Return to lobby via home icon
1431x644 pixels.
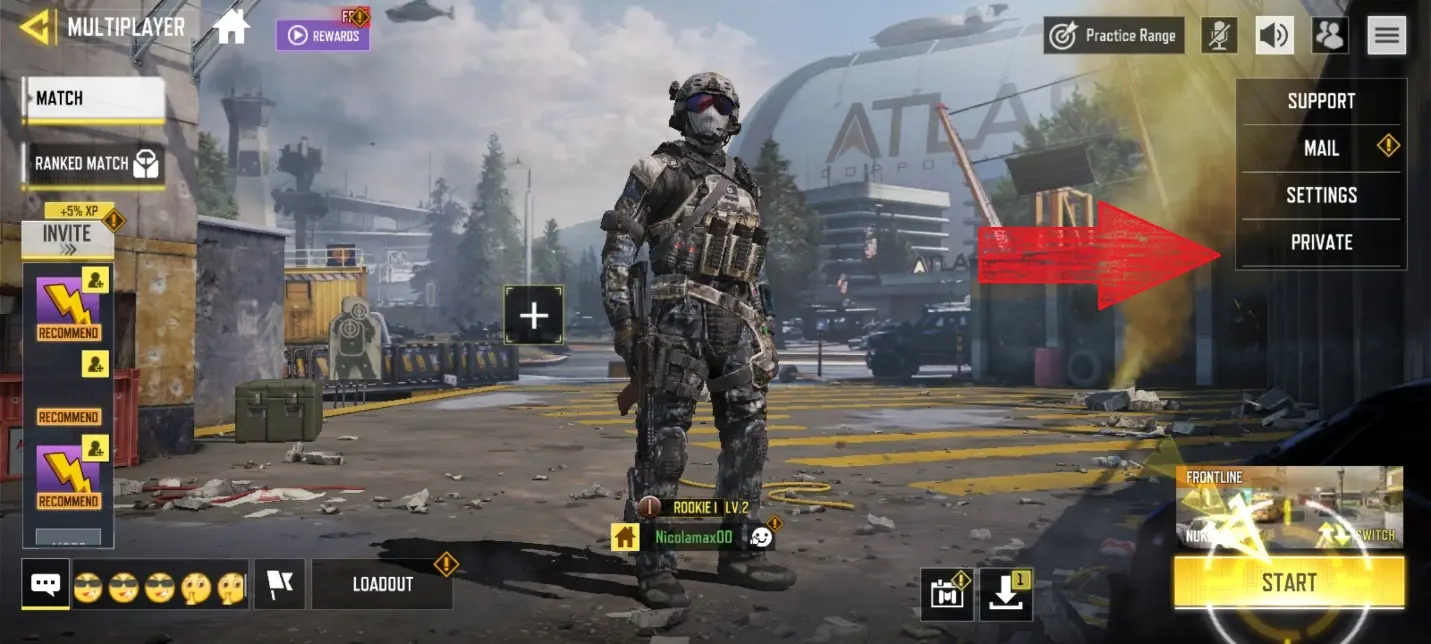coord(231,27)
